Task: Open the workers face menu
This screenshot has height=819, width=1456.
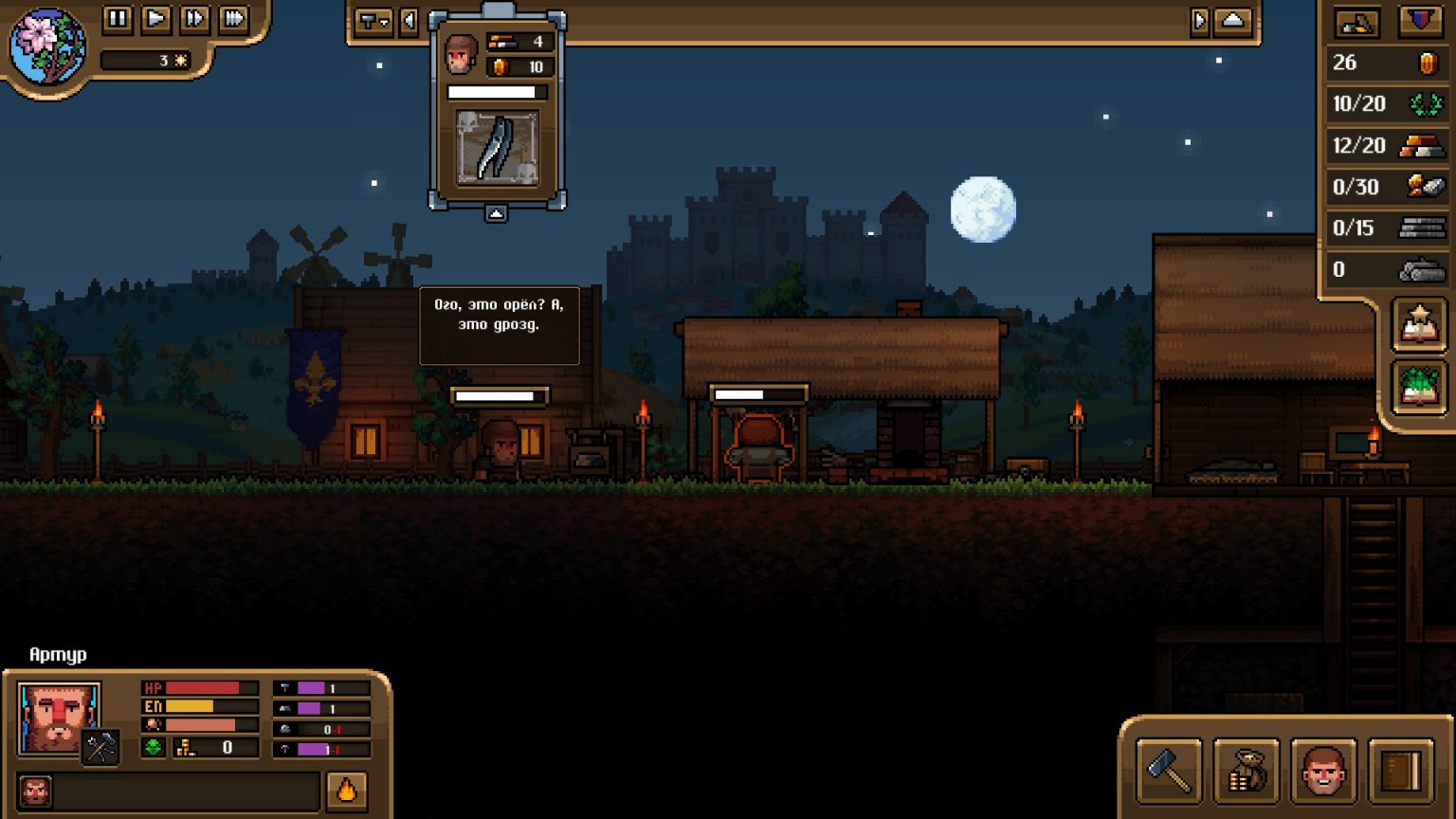Action: point(1323,770)
